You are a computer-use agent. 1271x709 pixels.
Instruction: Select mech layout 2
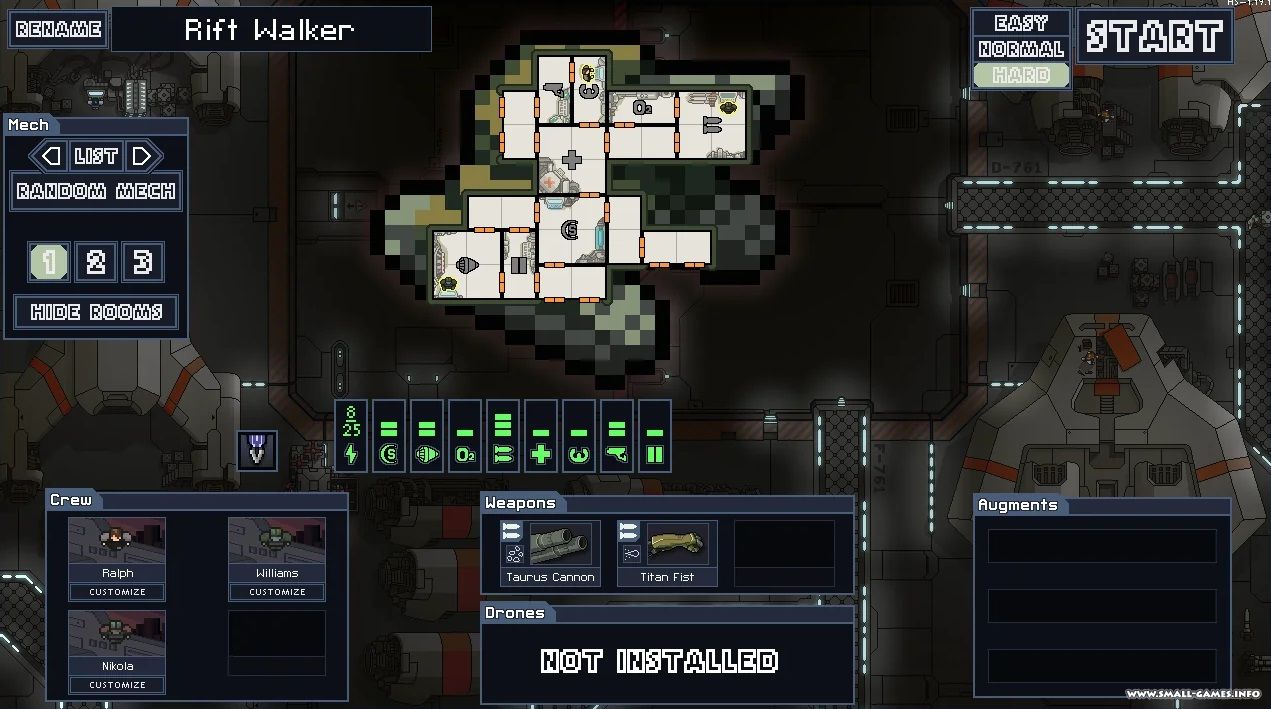pyautogui.click(x=96, y=262)
